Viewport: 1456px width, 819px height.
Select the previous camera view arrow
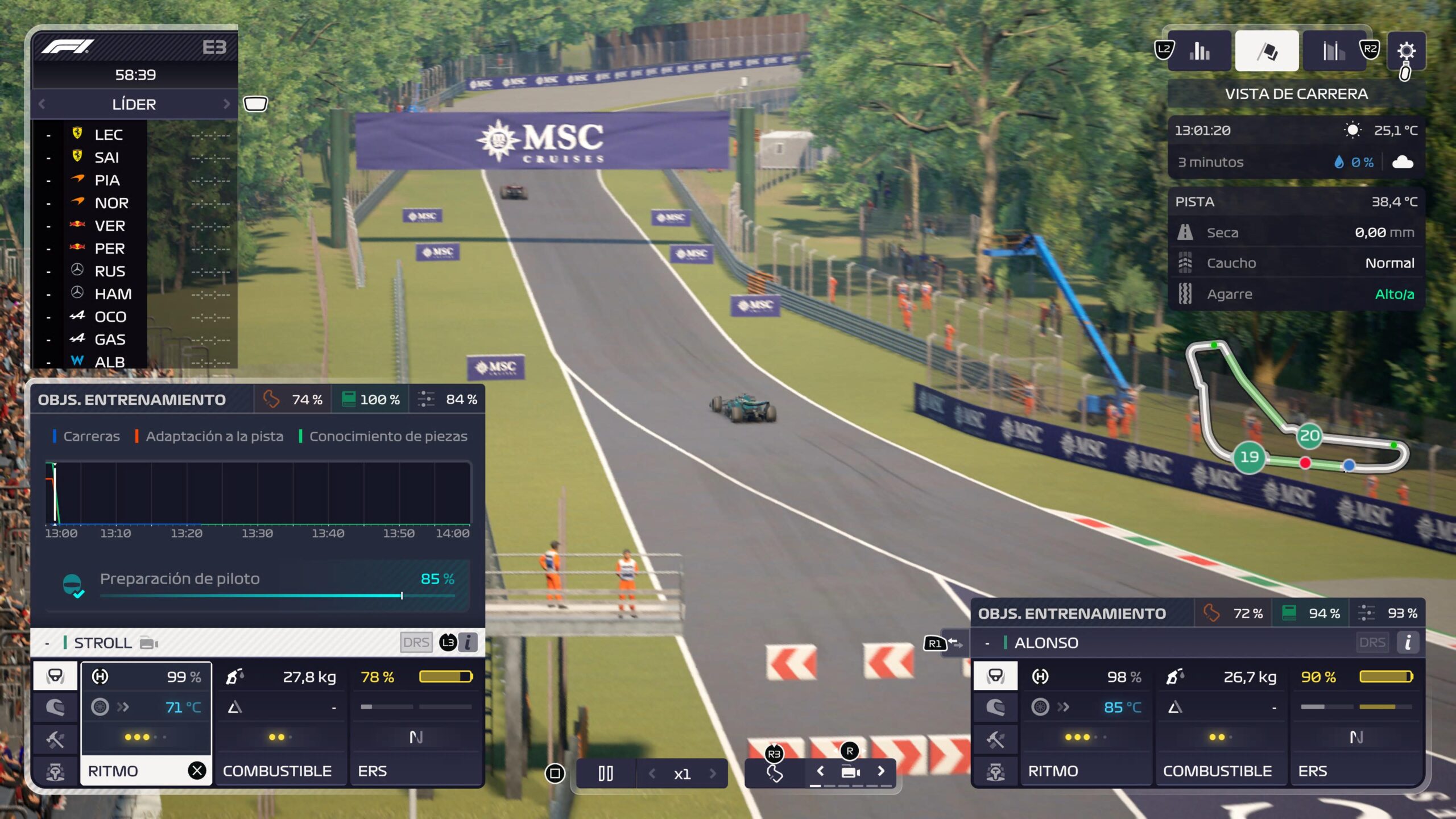point(820,771)
